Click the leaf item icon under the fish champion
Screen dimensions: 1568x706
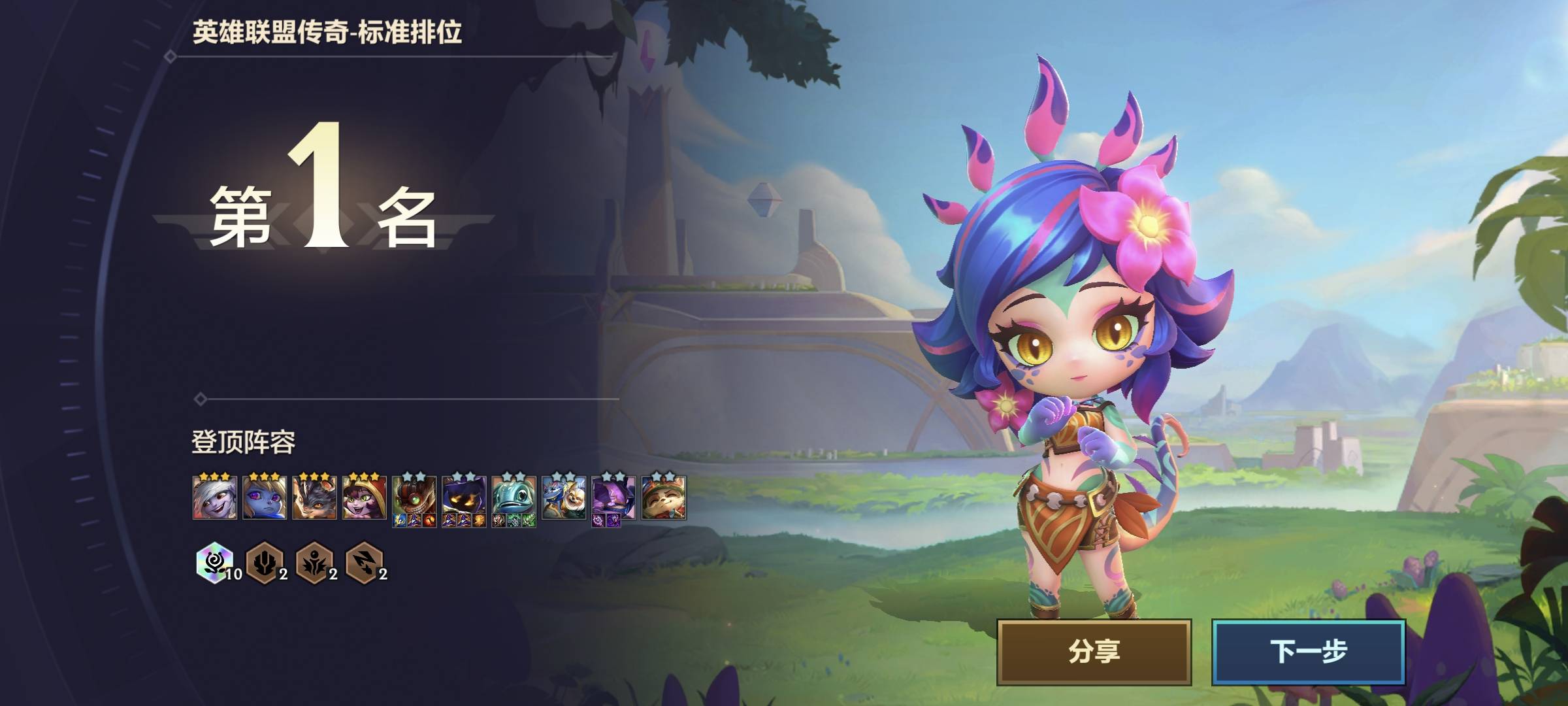(528, 520)
